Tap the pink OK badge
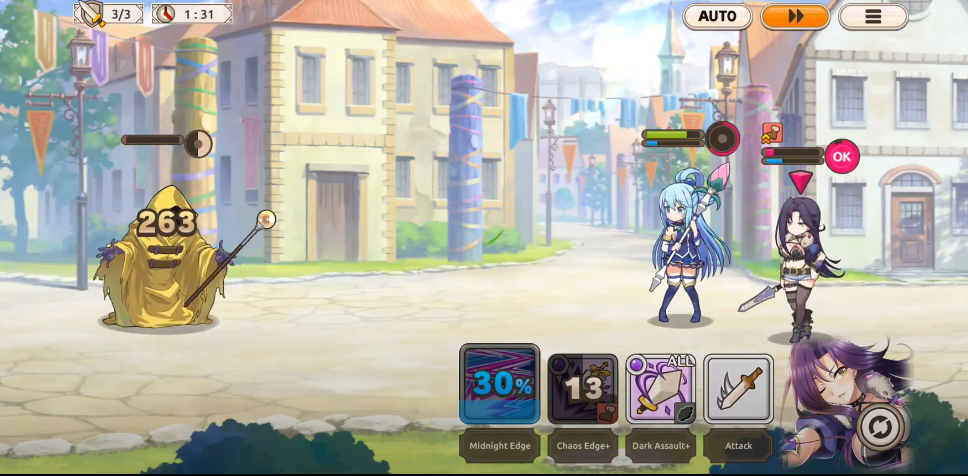 [842, 156]
